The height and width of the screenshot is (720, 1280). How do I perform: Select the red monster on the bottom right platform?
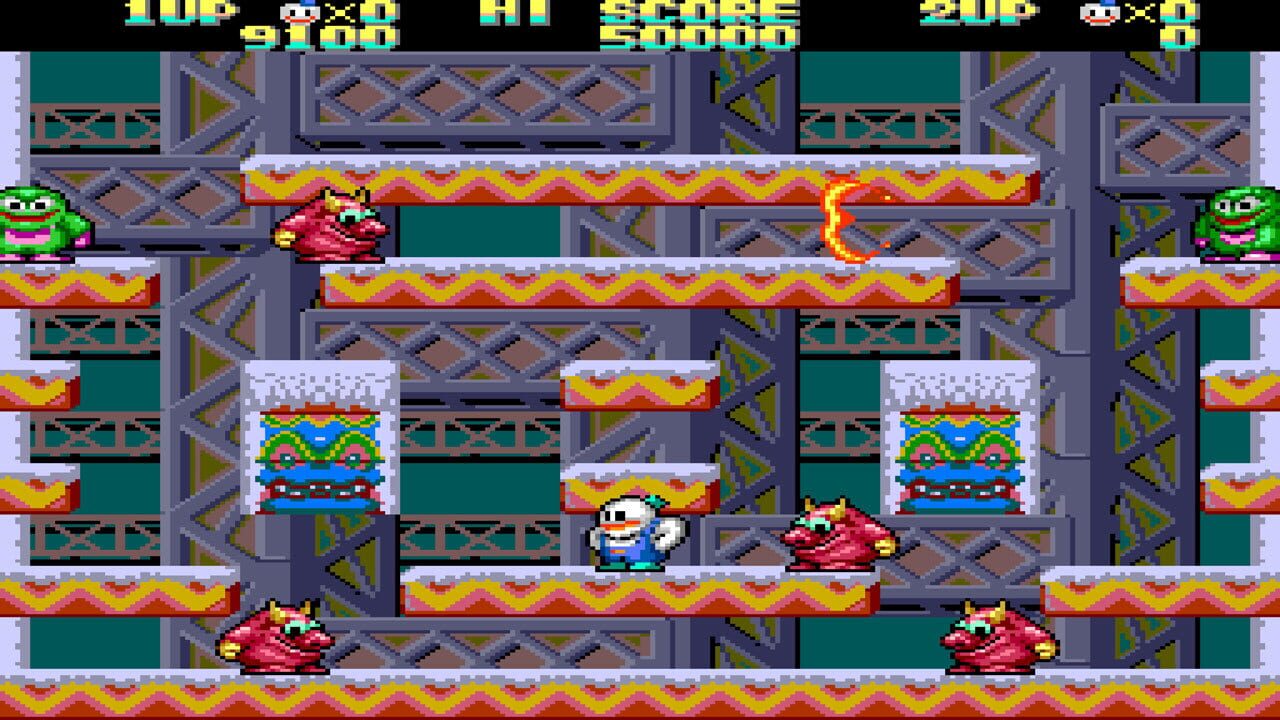tap(990, 637)
